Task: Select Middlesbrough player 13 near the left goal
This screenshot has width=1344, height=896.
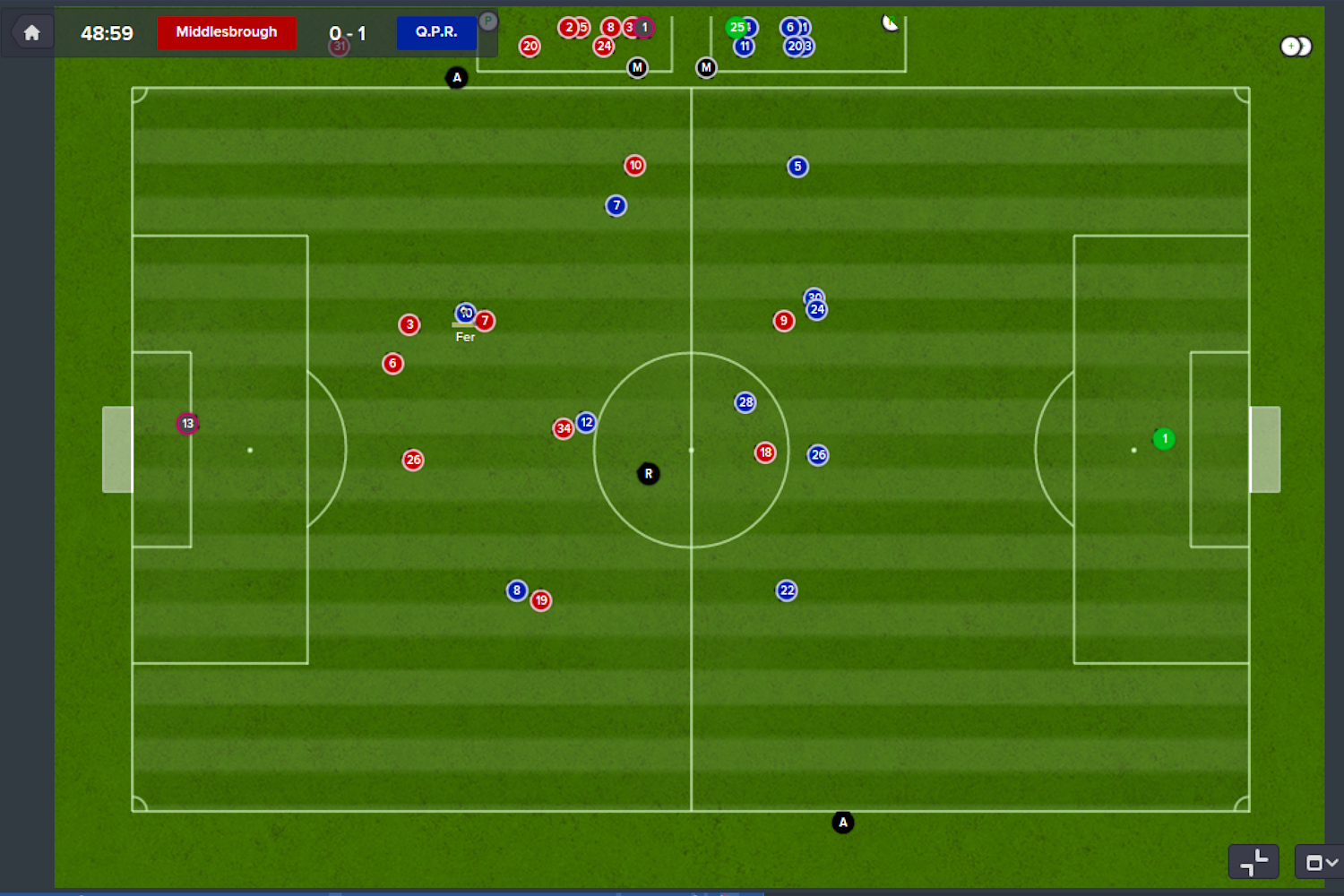Action: click(x=187, y=422)
